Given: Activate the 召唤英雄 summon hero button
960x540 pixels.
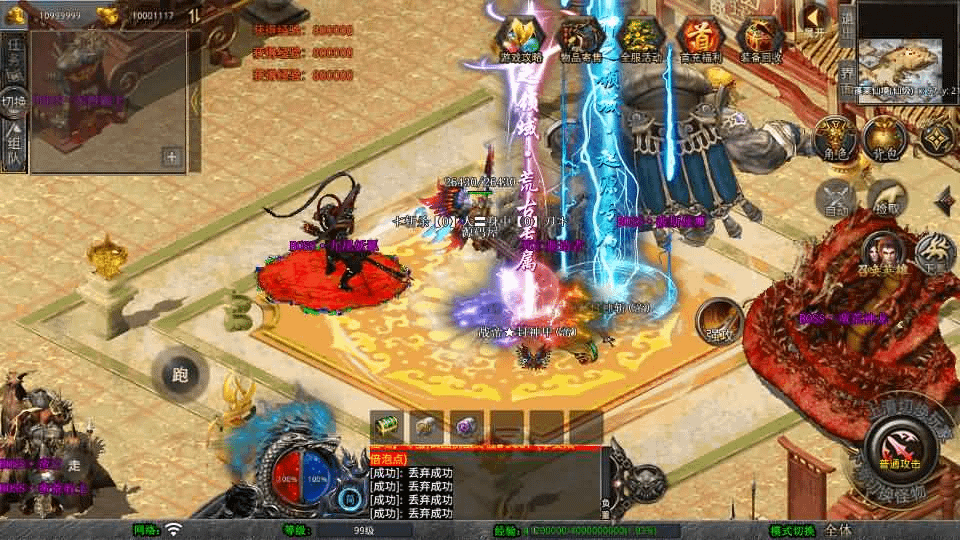Looking at the screenshot, I should (x=884, y=255).
